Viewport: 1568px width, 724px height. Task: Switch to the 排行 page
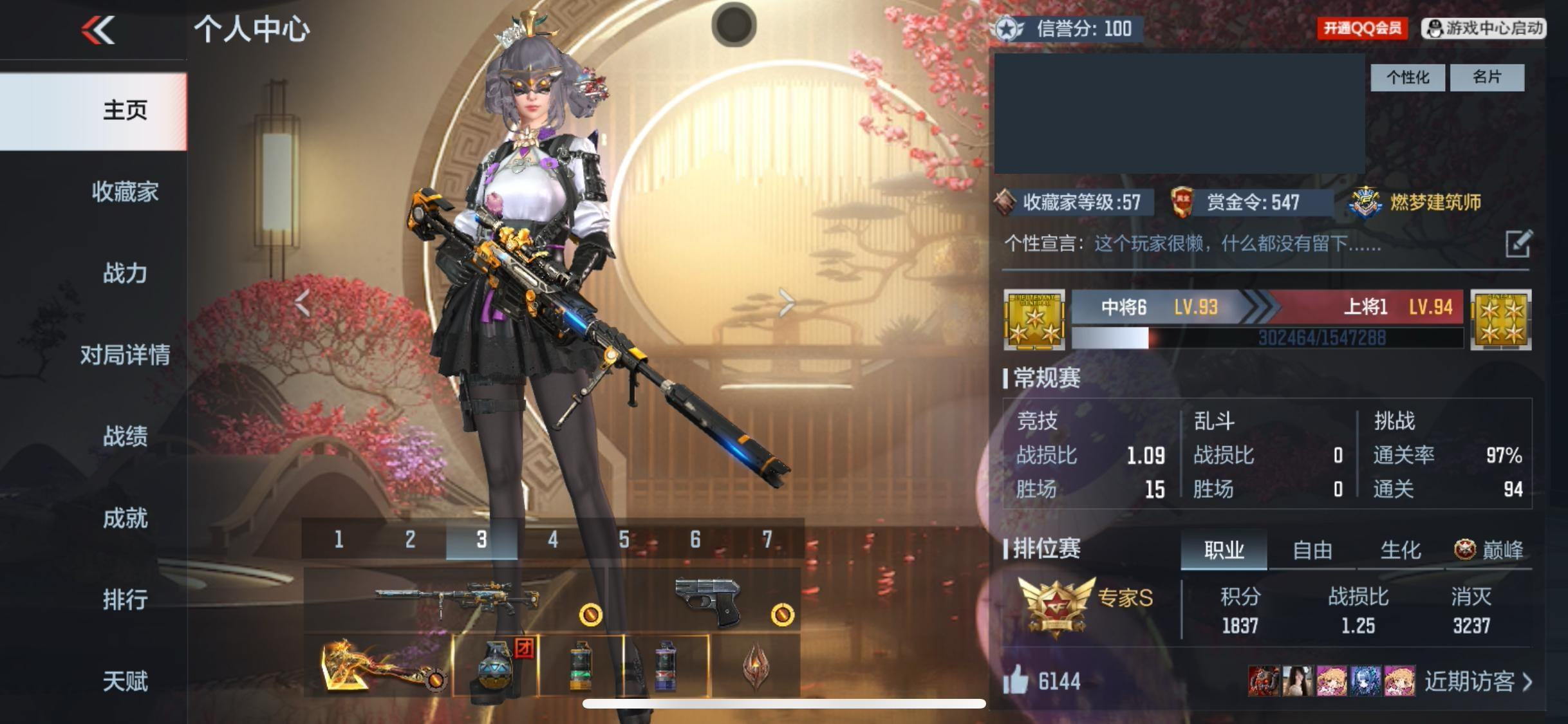[125, 600]
